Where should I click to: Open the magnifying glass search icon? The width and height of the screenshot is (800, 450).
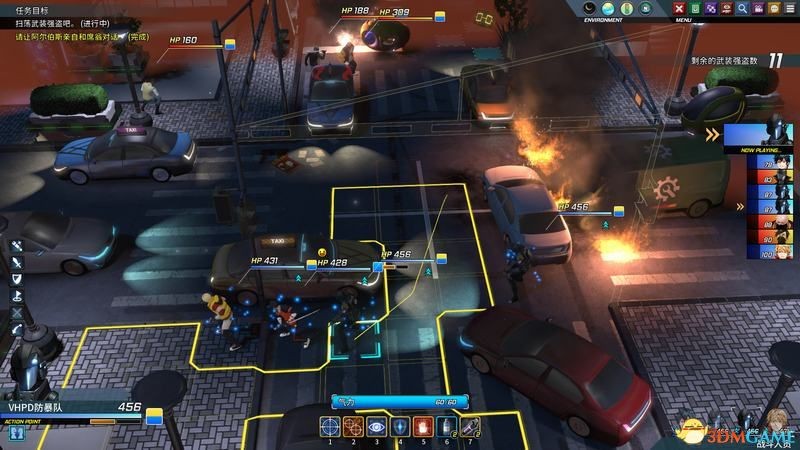click(x=743, y=8)
